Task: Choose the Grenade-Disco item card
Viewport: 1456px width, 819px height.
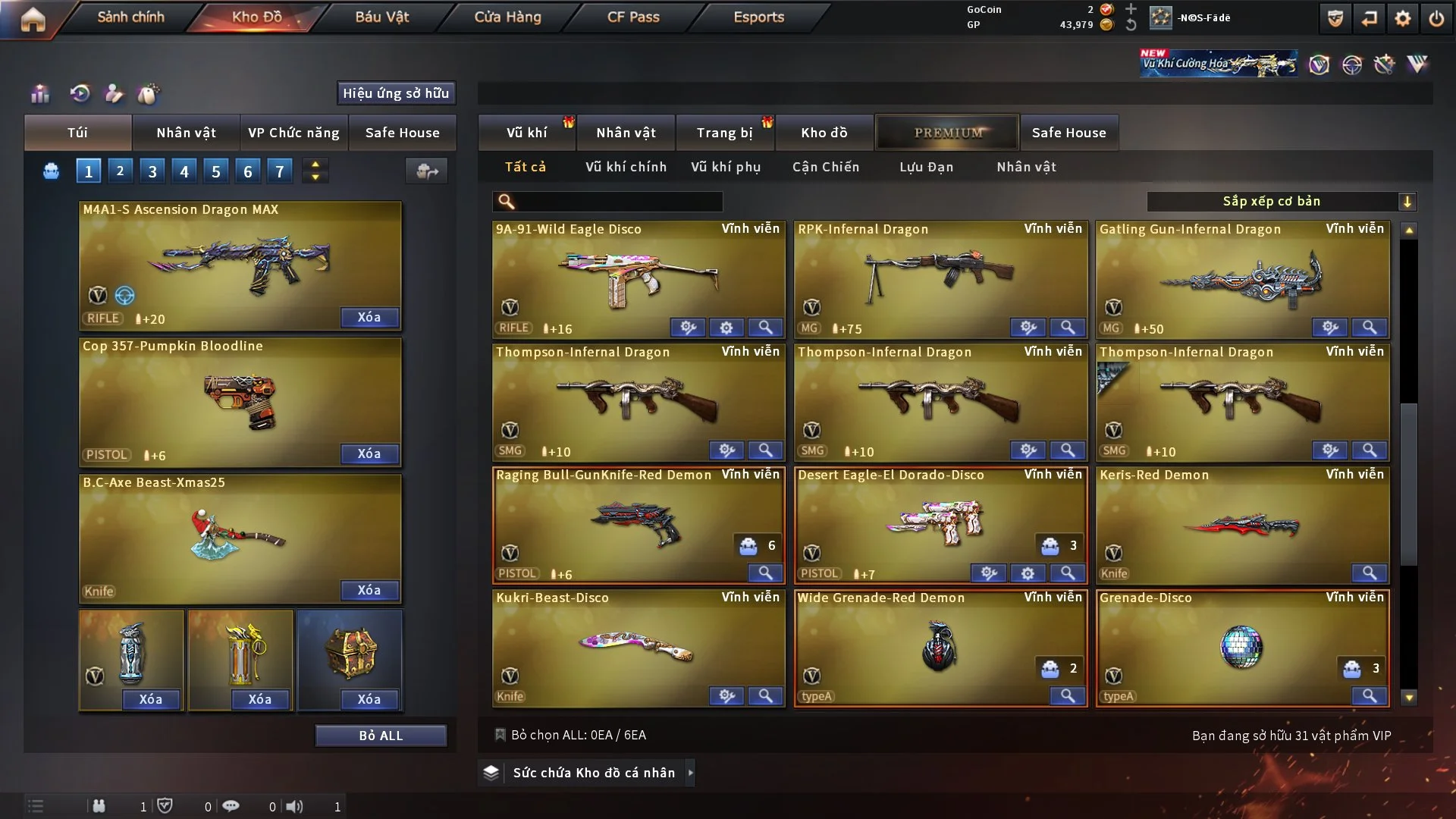Action: point(1241,646)
